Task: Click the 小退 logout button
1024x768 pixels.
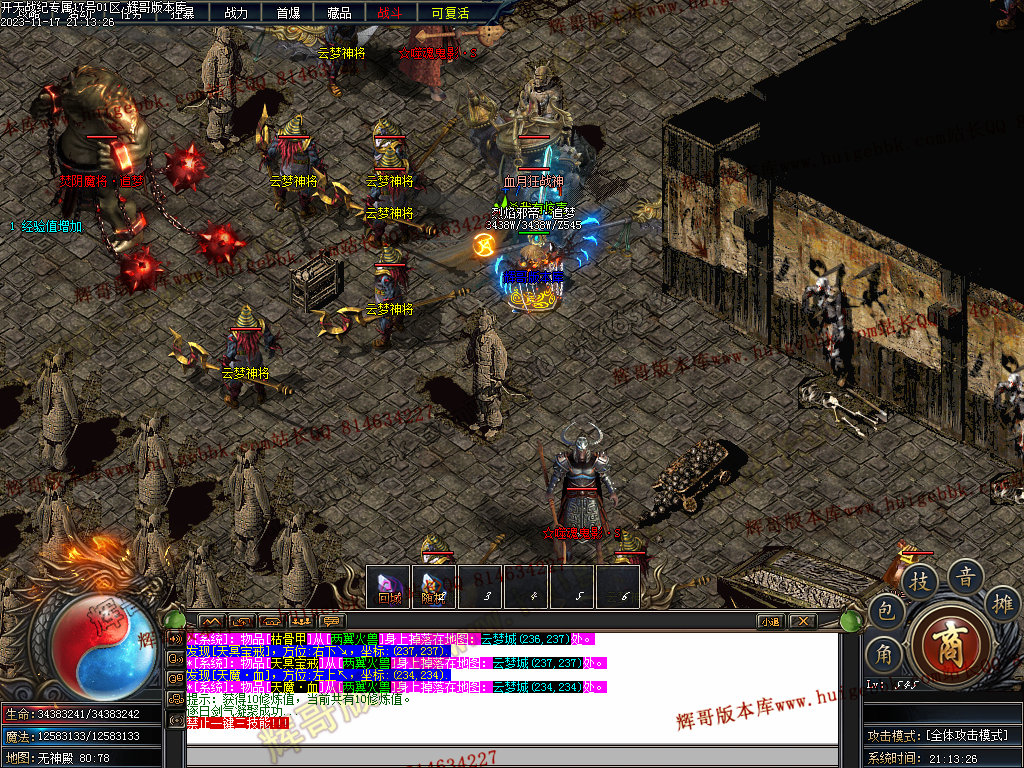Action: click(x=770, y=621)
